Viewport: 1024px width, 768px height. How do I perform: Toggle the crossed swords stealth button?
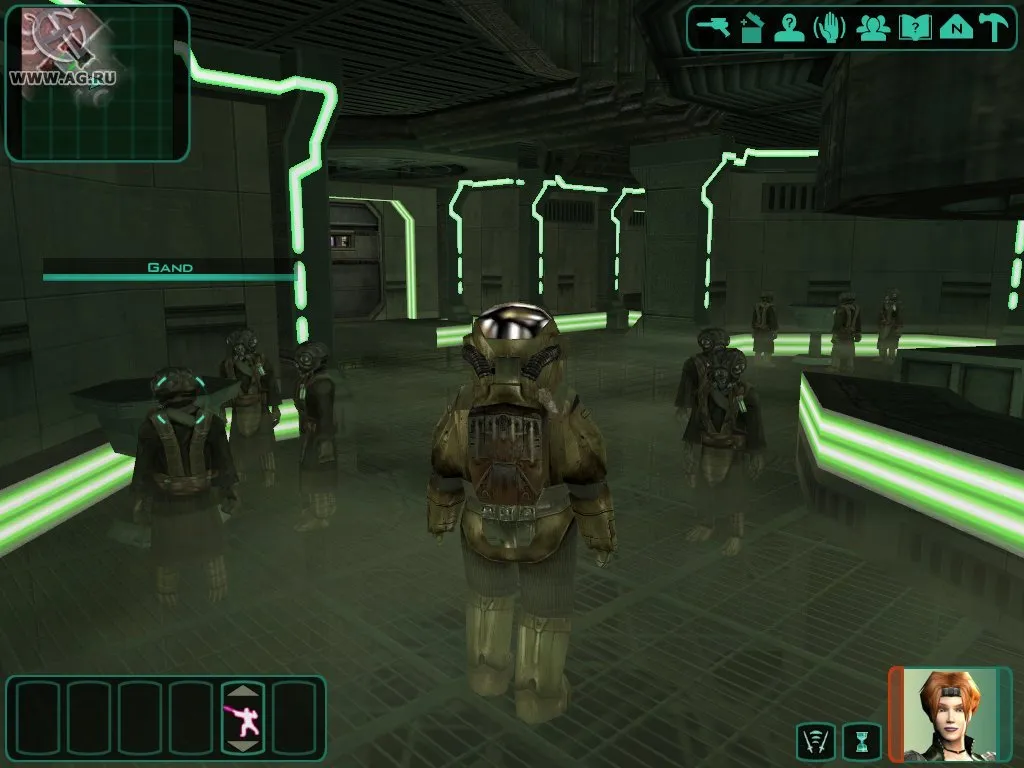pyautogui.click(x=815, y=741)
